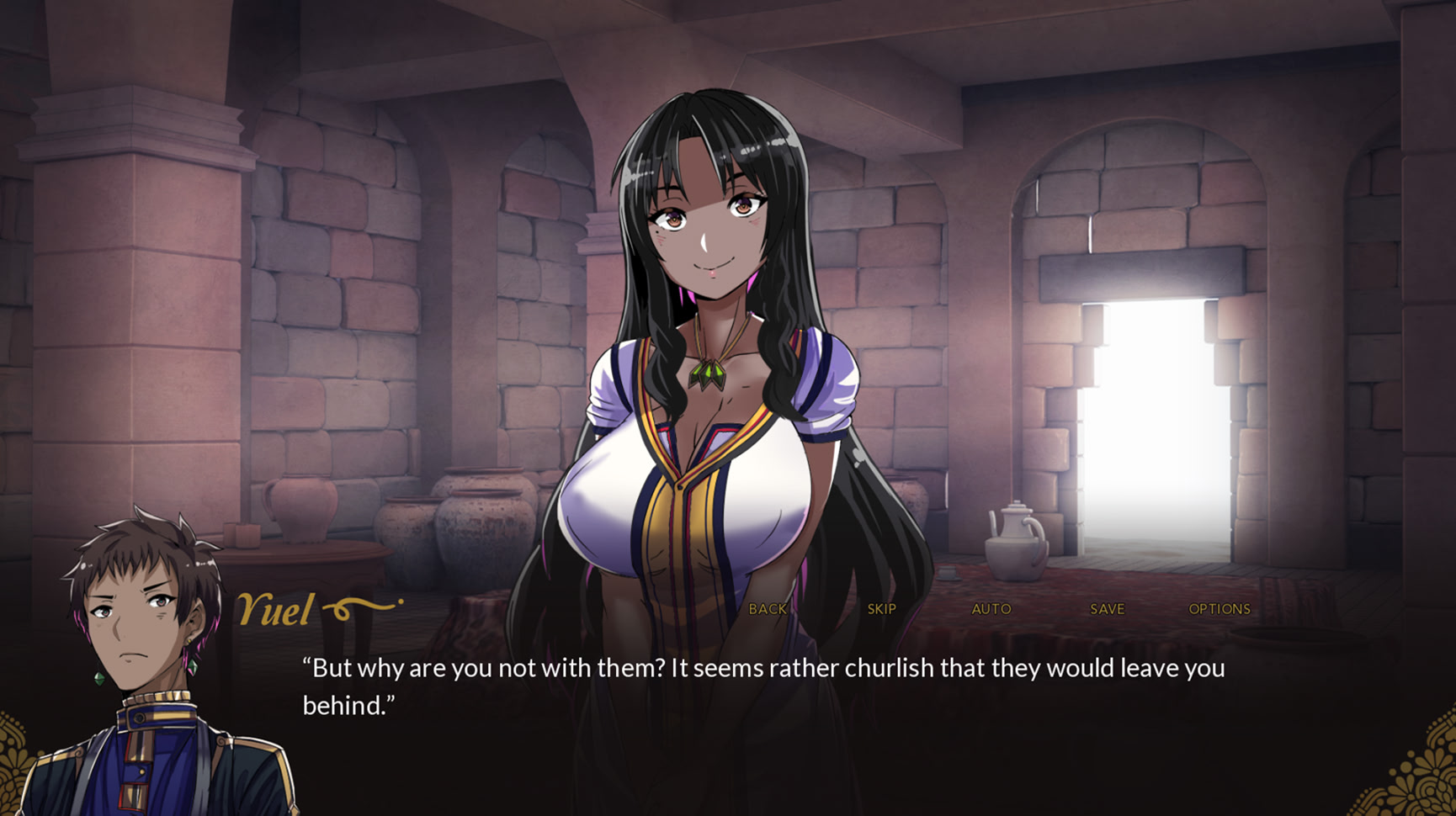Open the Save menu

pyautogui.click(x=1107, y=609)
